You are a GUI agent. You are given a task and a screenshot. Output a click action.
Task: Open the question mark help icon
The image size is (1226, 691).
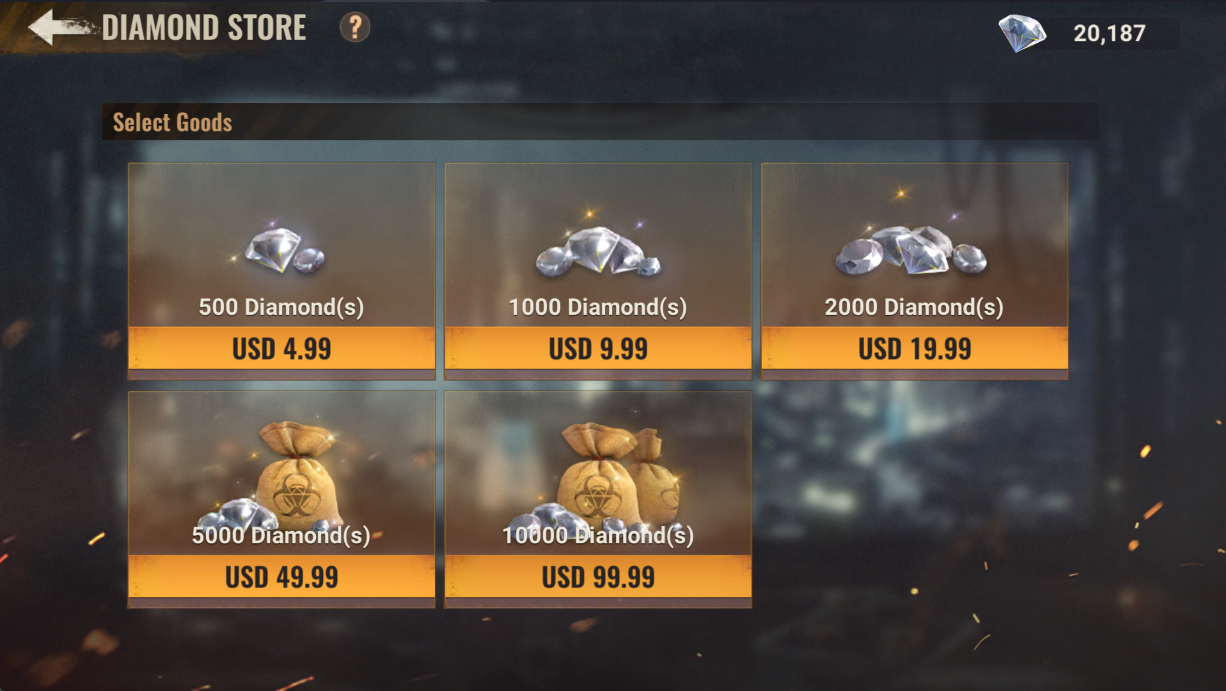coord(355,27)
